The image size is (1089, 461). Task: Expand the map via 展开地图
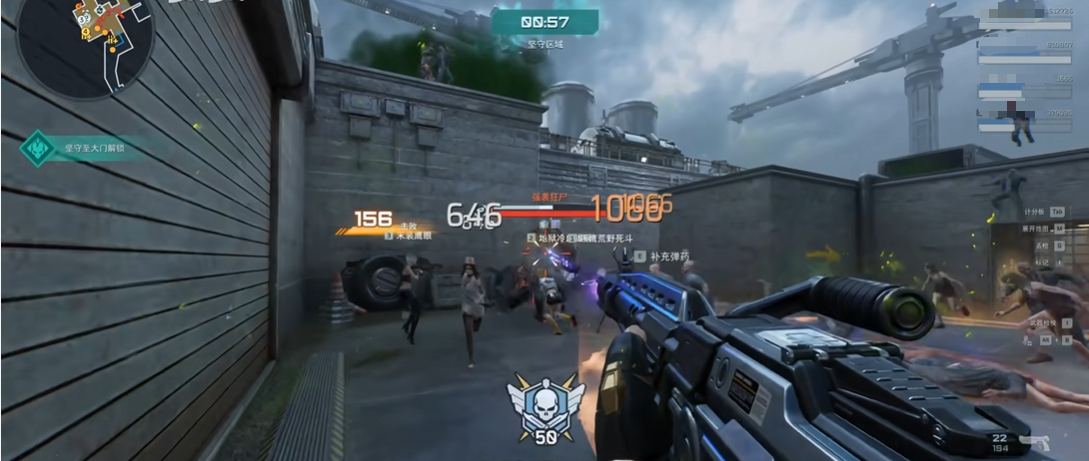coord(1036,227)
